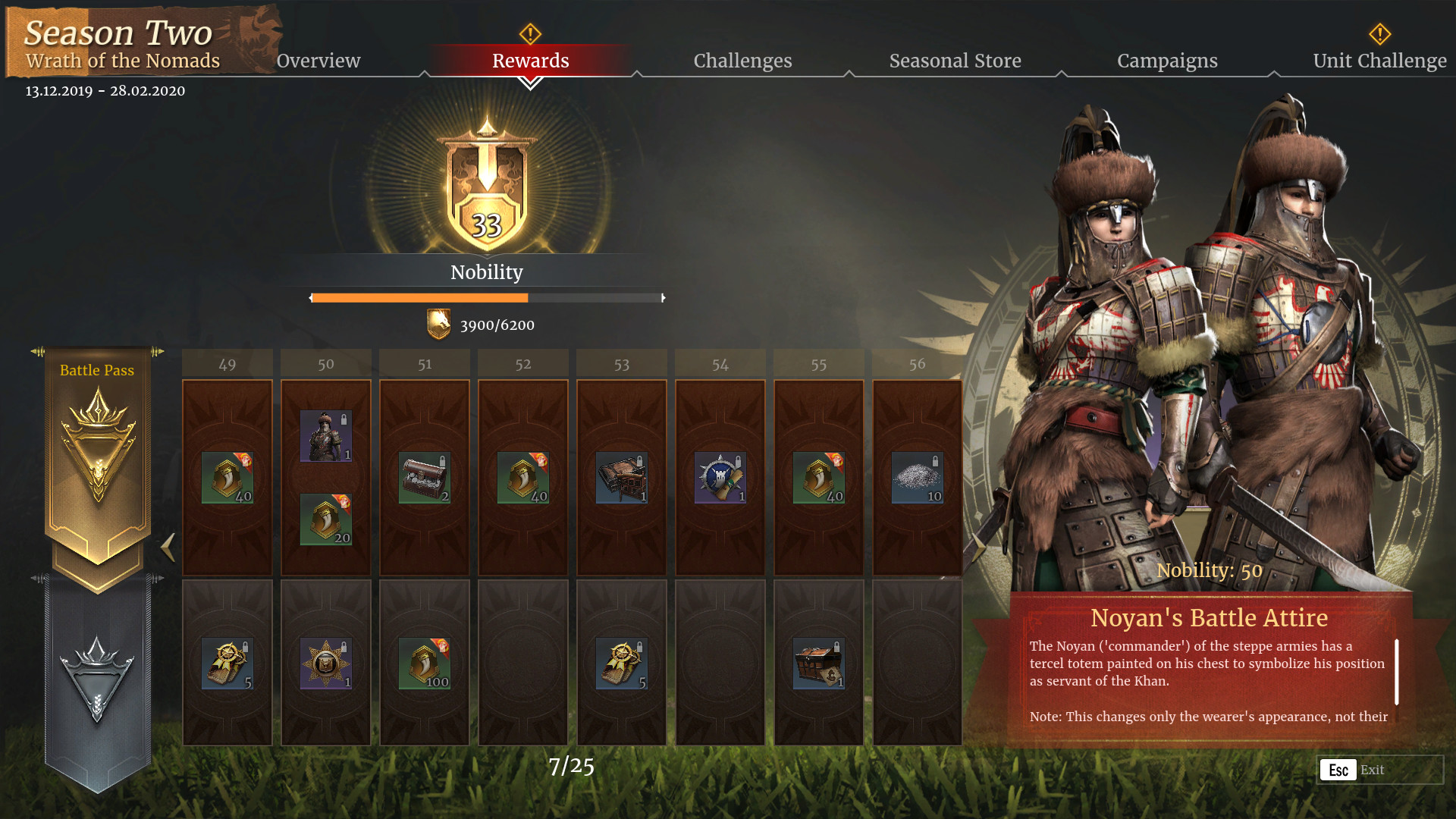
Task: Click the Nobility progress bar
Action: 487,297
